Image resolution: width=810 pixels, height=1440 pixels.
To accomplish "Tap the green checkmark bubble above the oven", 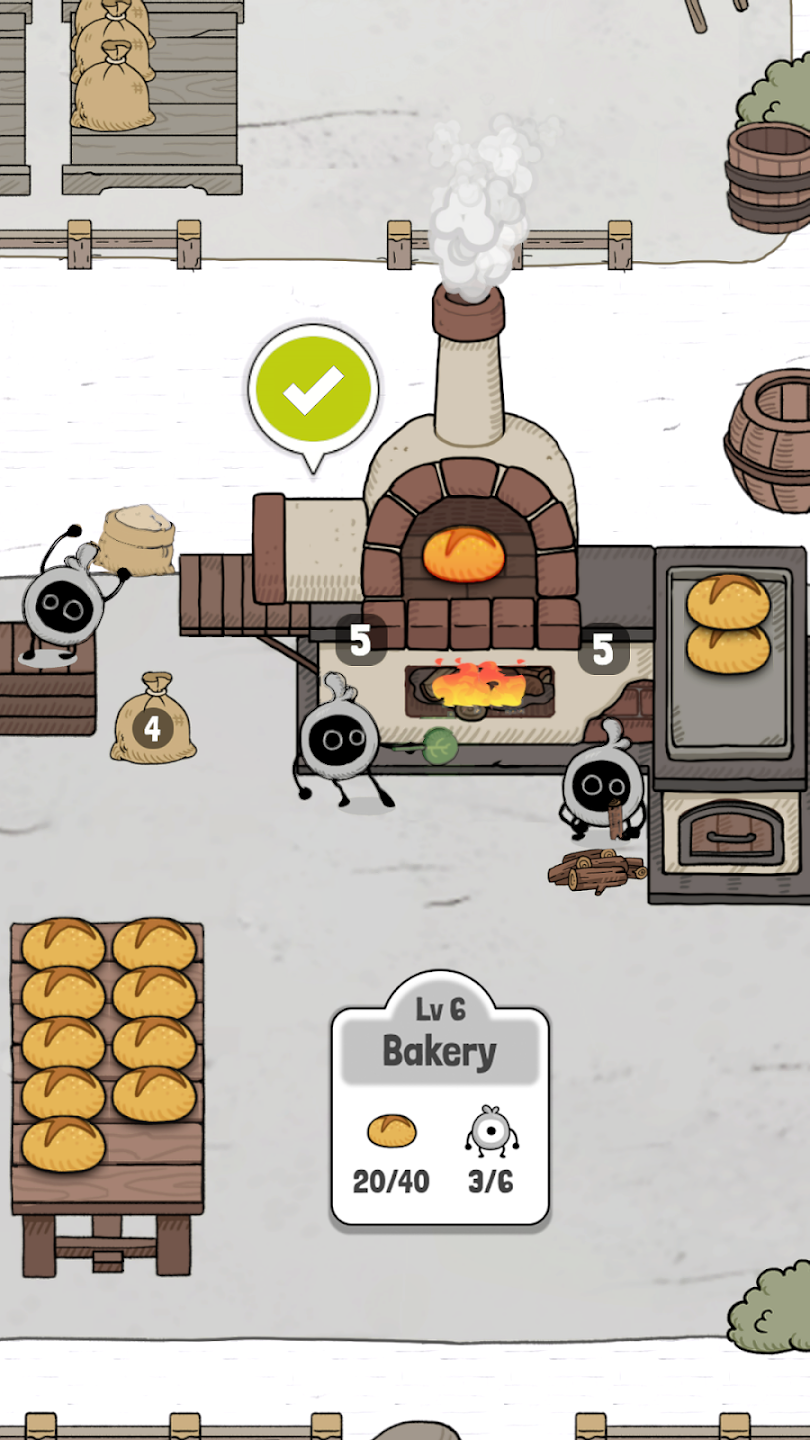I will tap(313, 390).
